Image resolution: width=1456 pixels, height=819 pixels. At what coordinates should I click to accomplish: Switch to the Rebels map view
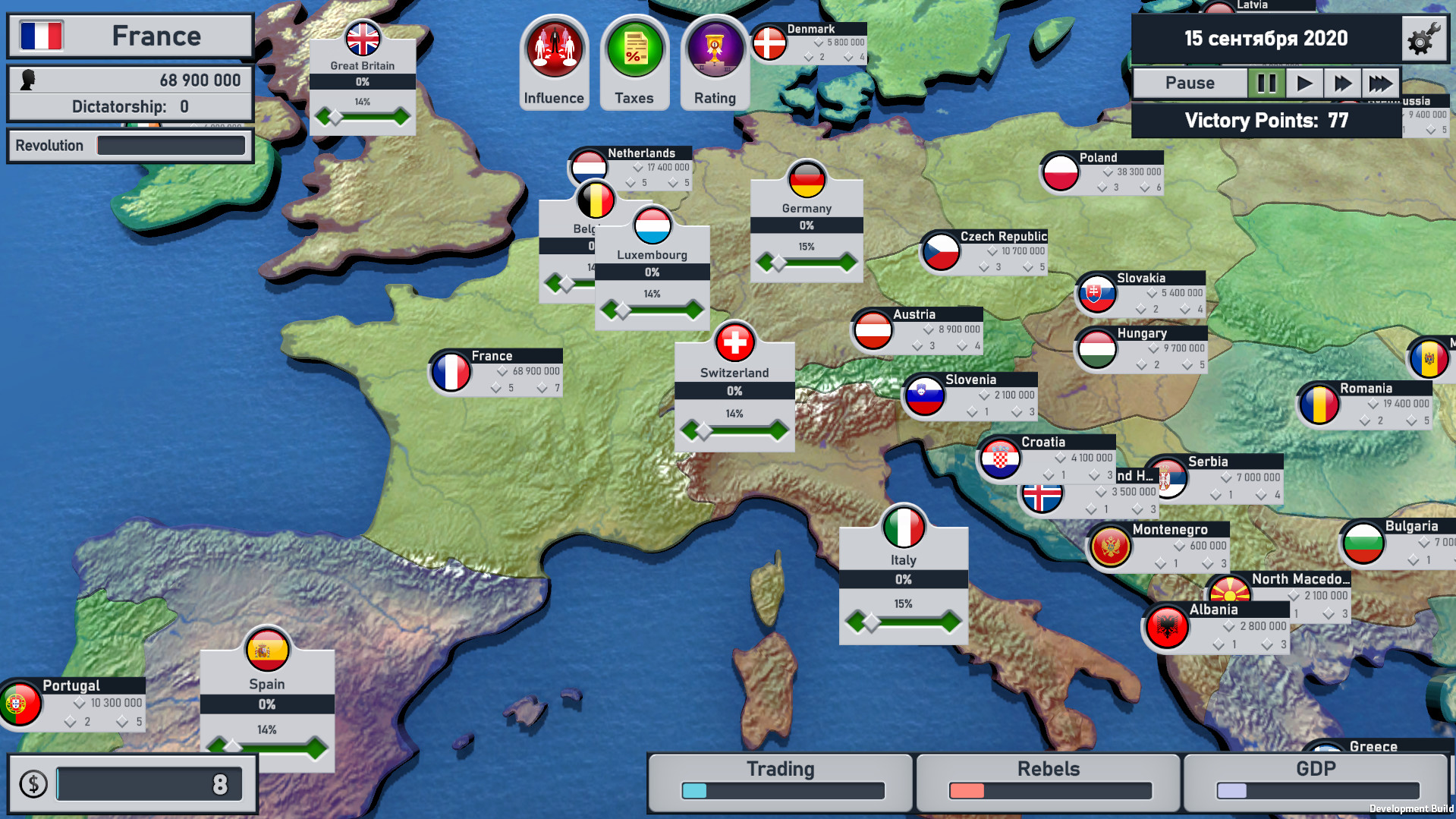1049,780
